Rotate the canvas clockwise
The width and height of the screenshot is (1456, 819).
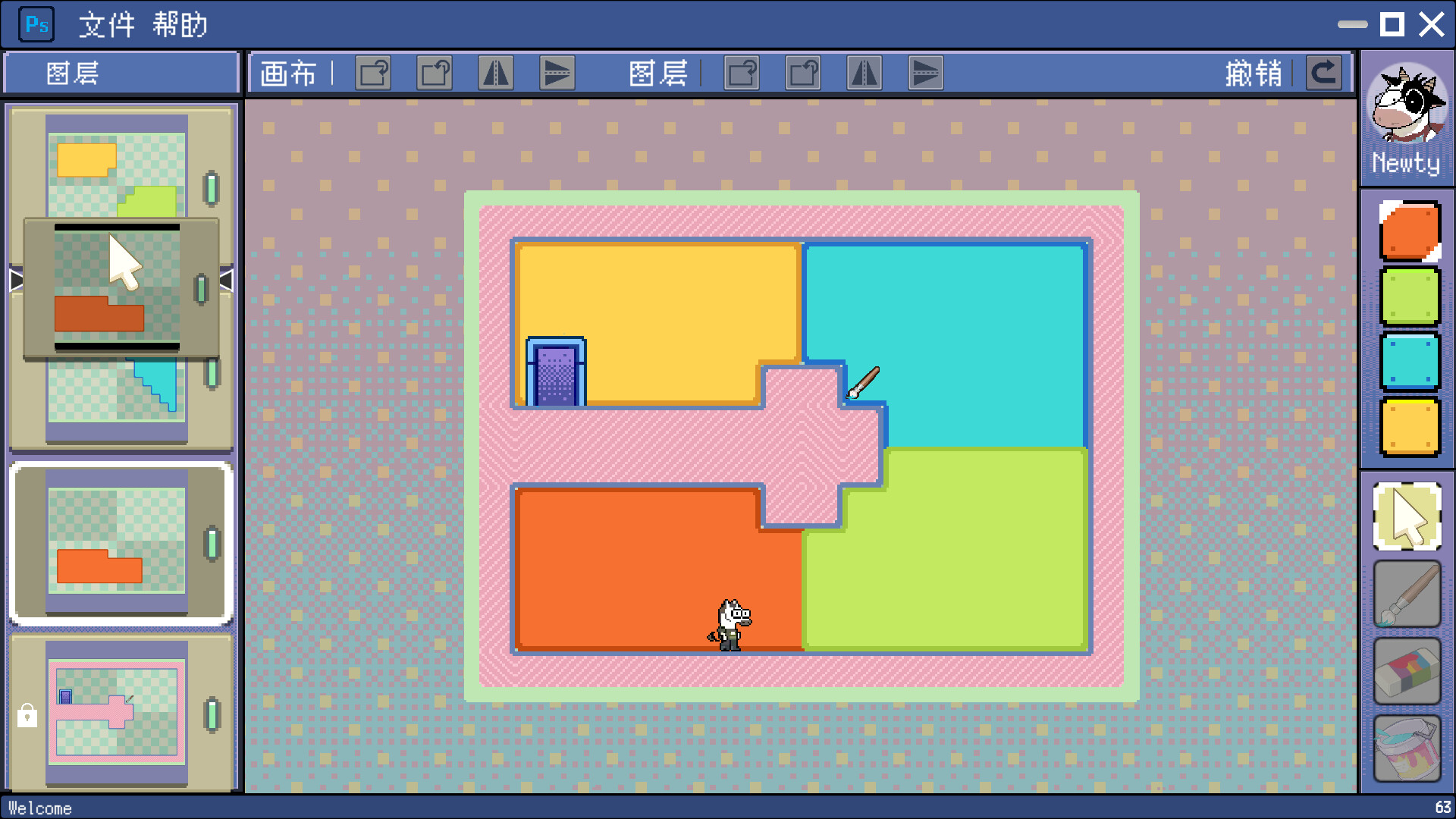(x=373, y=73)
